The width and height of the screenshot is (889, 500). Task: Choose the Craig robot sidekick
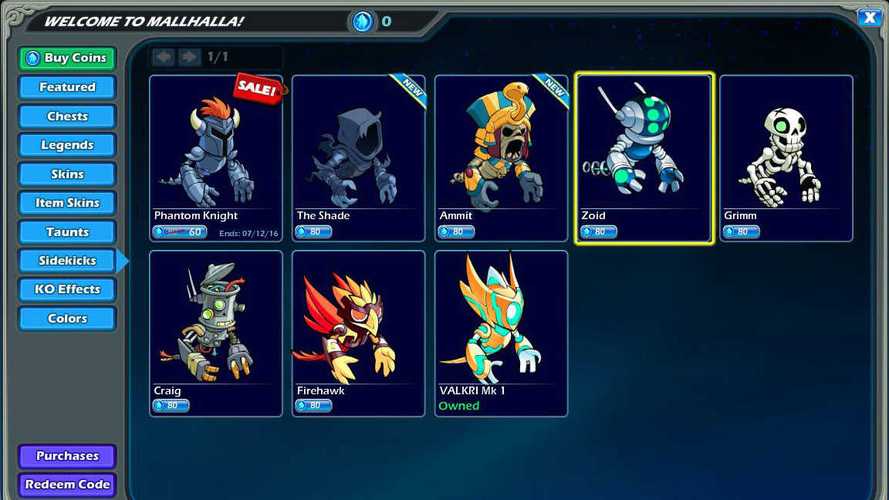pyautogui.click(x=216, y=333)
